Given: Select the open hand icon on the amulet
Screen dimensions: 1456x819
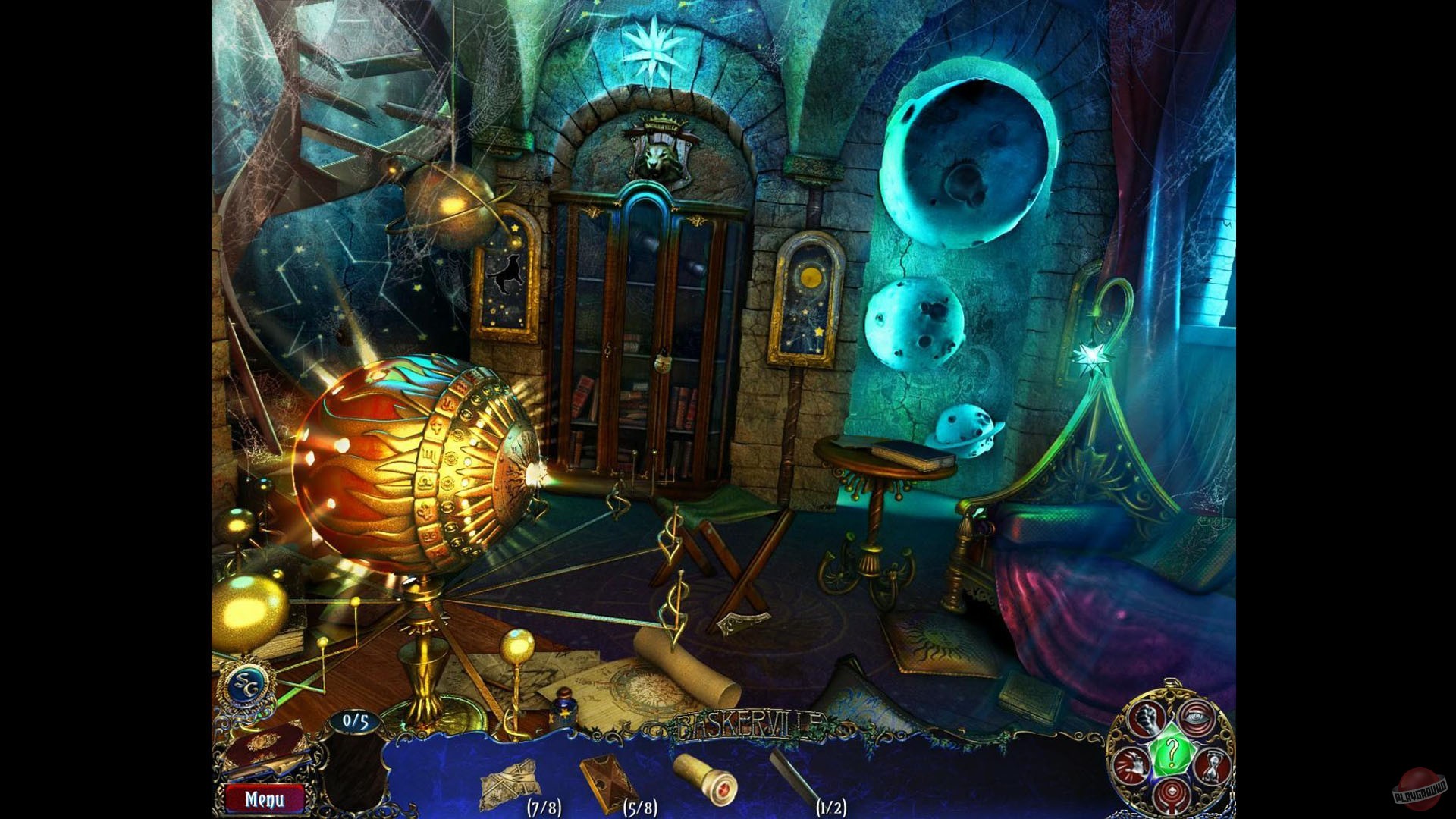Looking at the screenshot, I should (1132, 766).
